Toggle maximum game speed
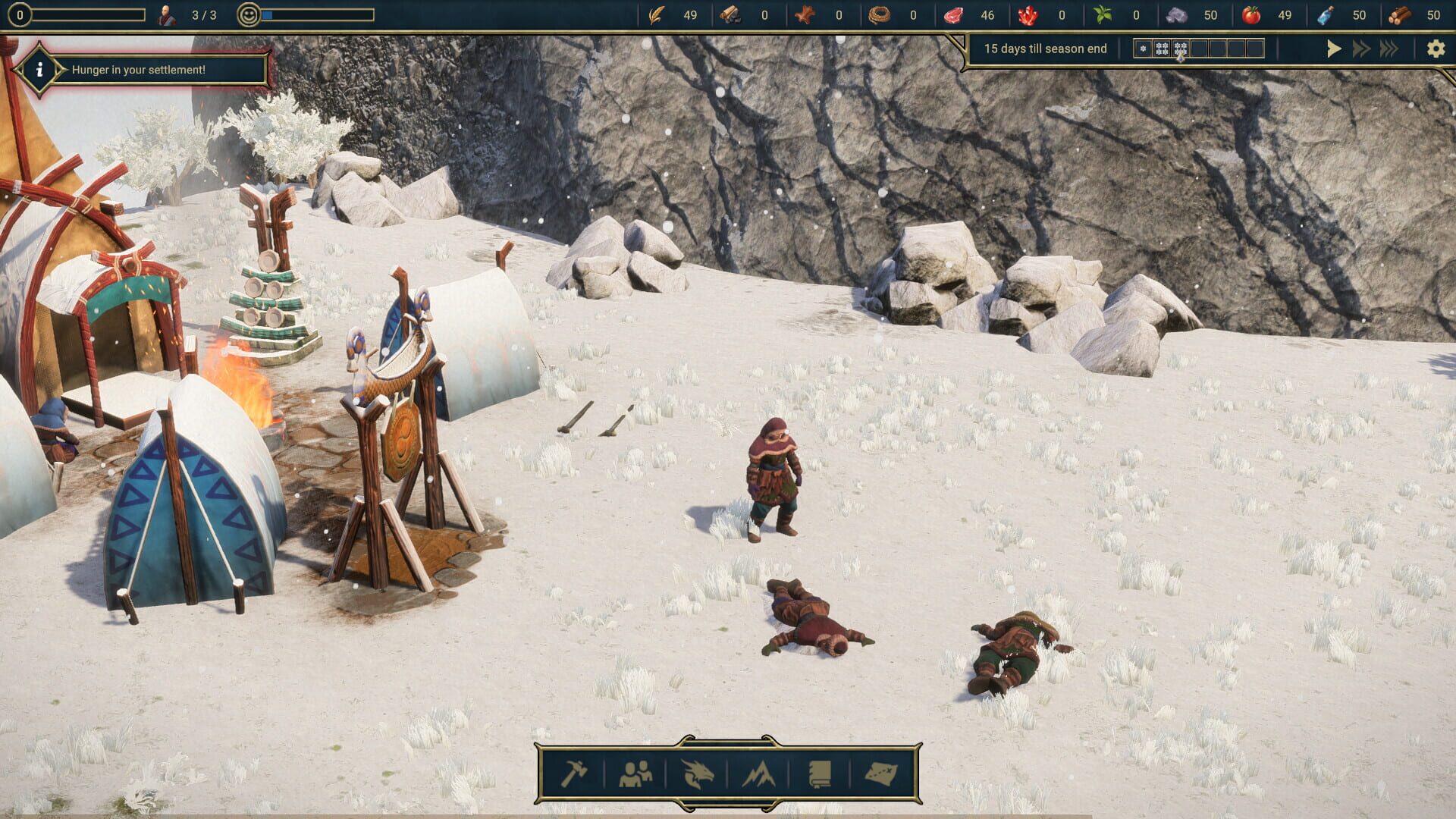1456x819 pixels. [1389, 48]
